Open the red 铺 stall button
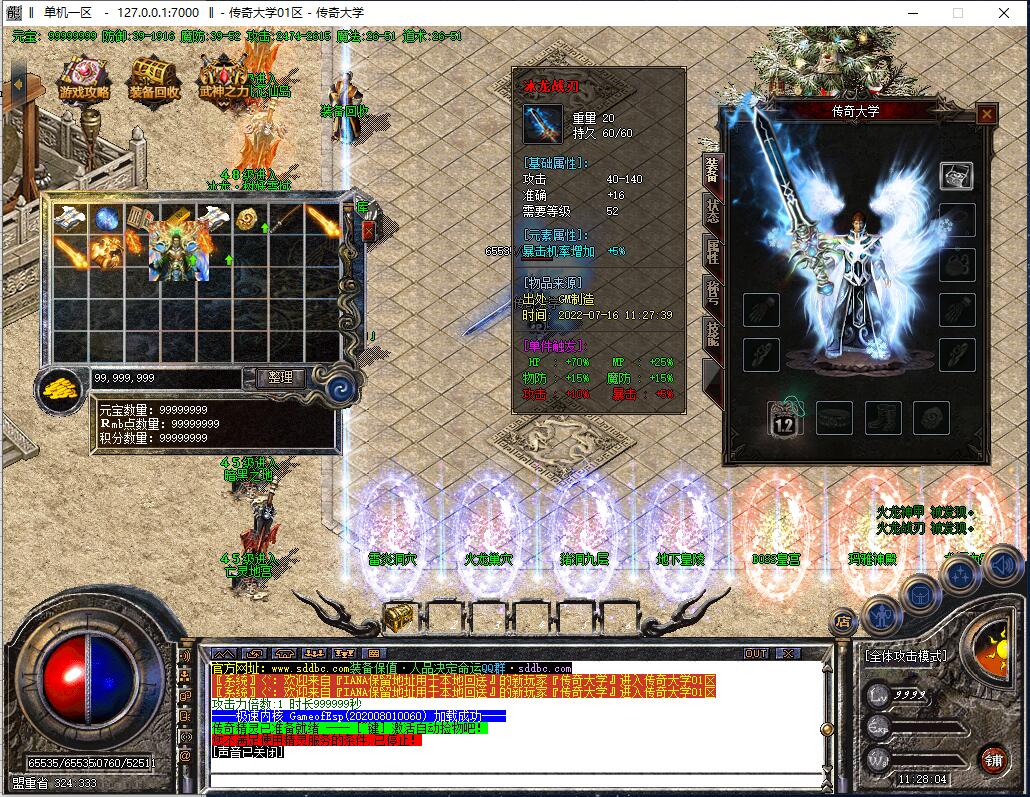Viewport: 1030px width, 797px height. point(992,757)
